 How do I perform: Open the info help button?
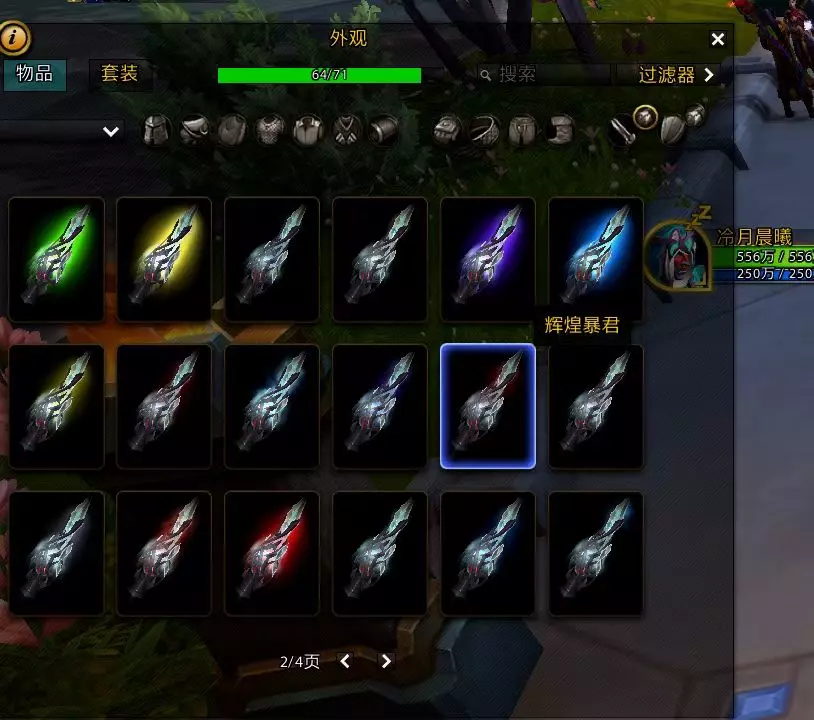click(15, 40)
